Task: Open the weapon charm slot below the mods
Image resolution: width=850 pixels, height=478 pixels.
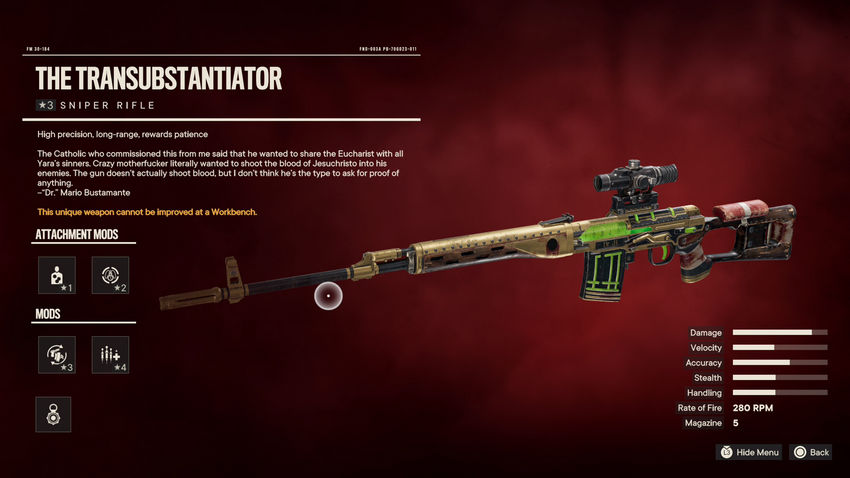Action: [x=52, y=414]
